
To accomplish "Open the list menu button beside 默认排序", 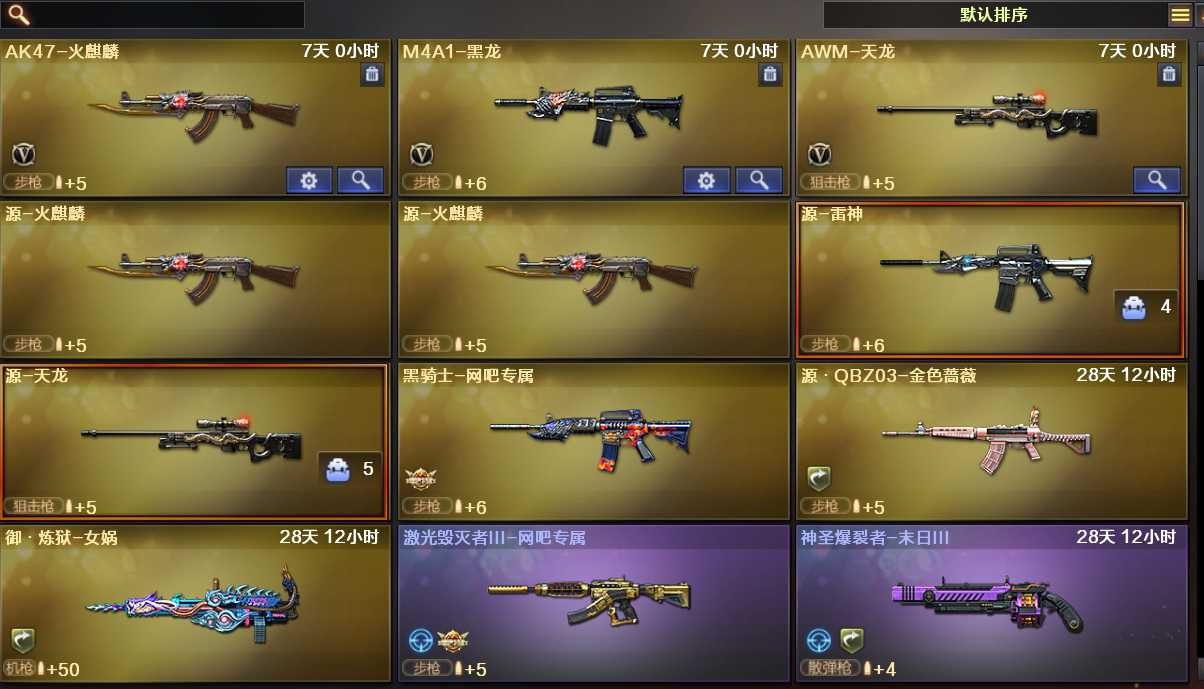I will pyautogui.click(x=1180, y=15).
